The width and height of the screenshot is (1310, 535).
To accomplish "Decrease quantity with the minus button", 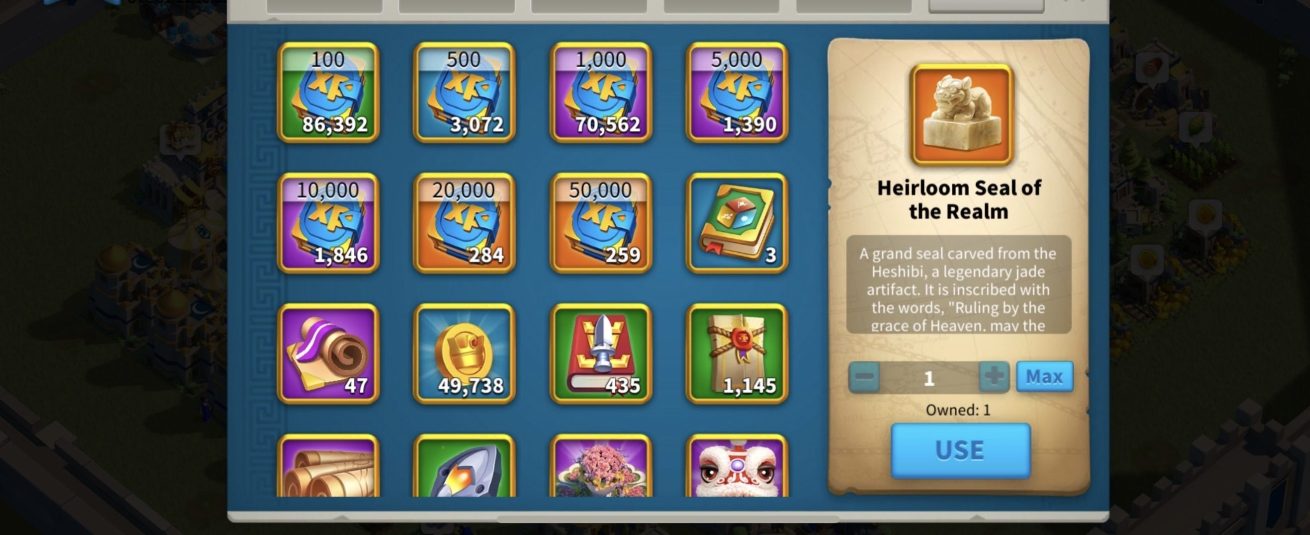I will point(865,378).
